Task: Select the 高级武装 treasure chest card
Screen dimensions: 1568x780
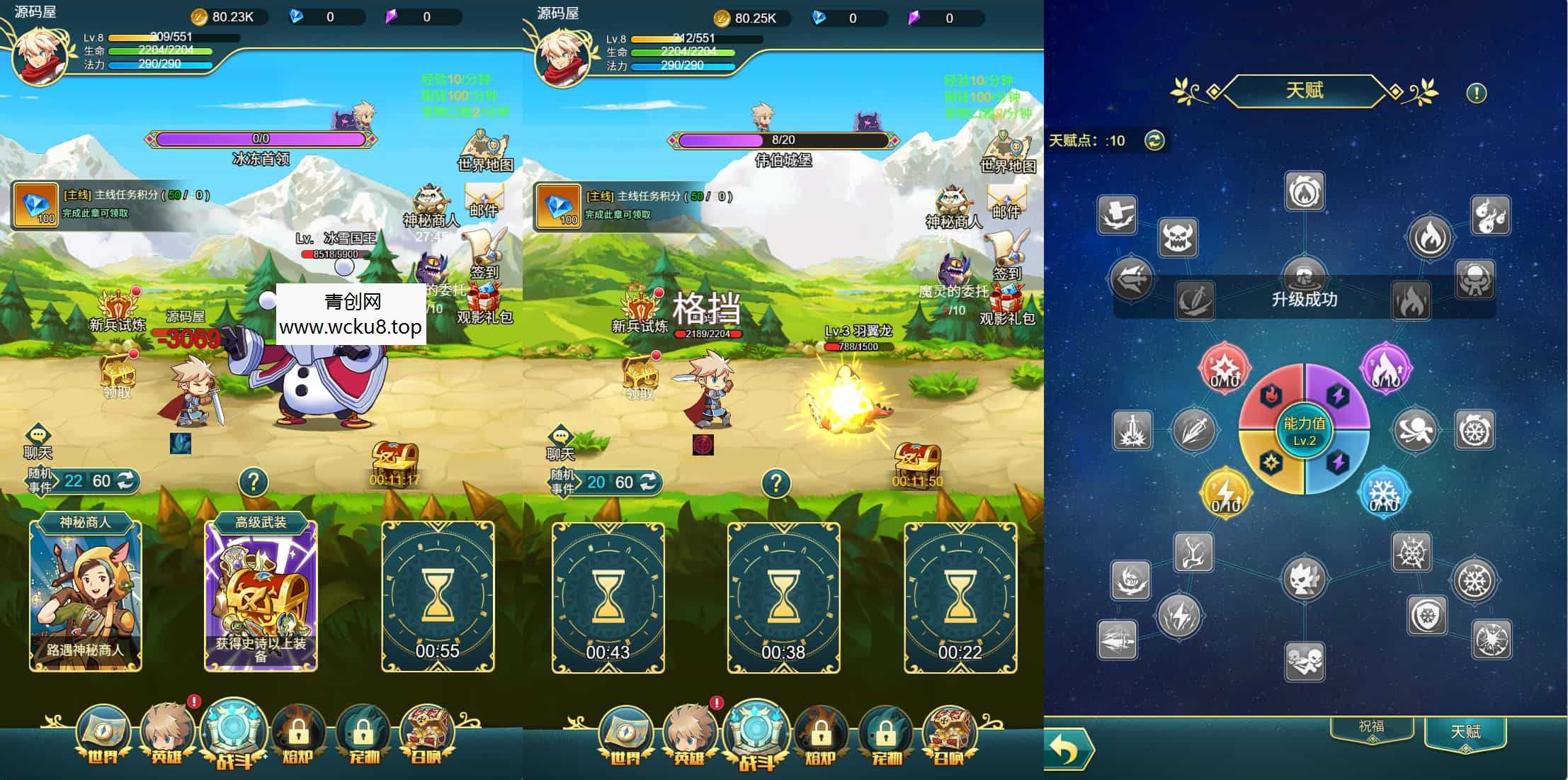Action: (x=261, y=595)
